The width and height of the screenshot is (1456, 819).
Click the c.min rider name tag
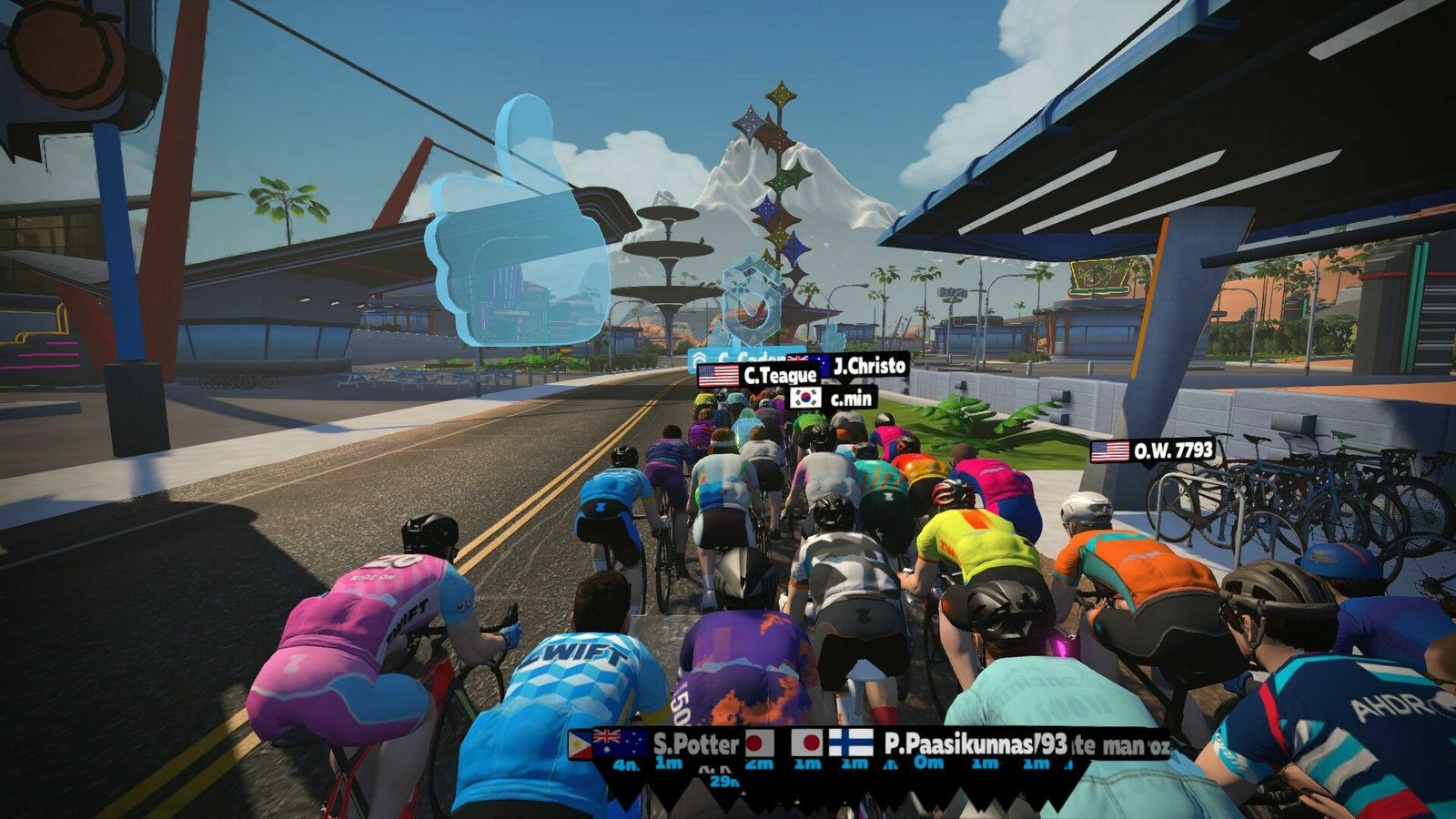(833, 398)
